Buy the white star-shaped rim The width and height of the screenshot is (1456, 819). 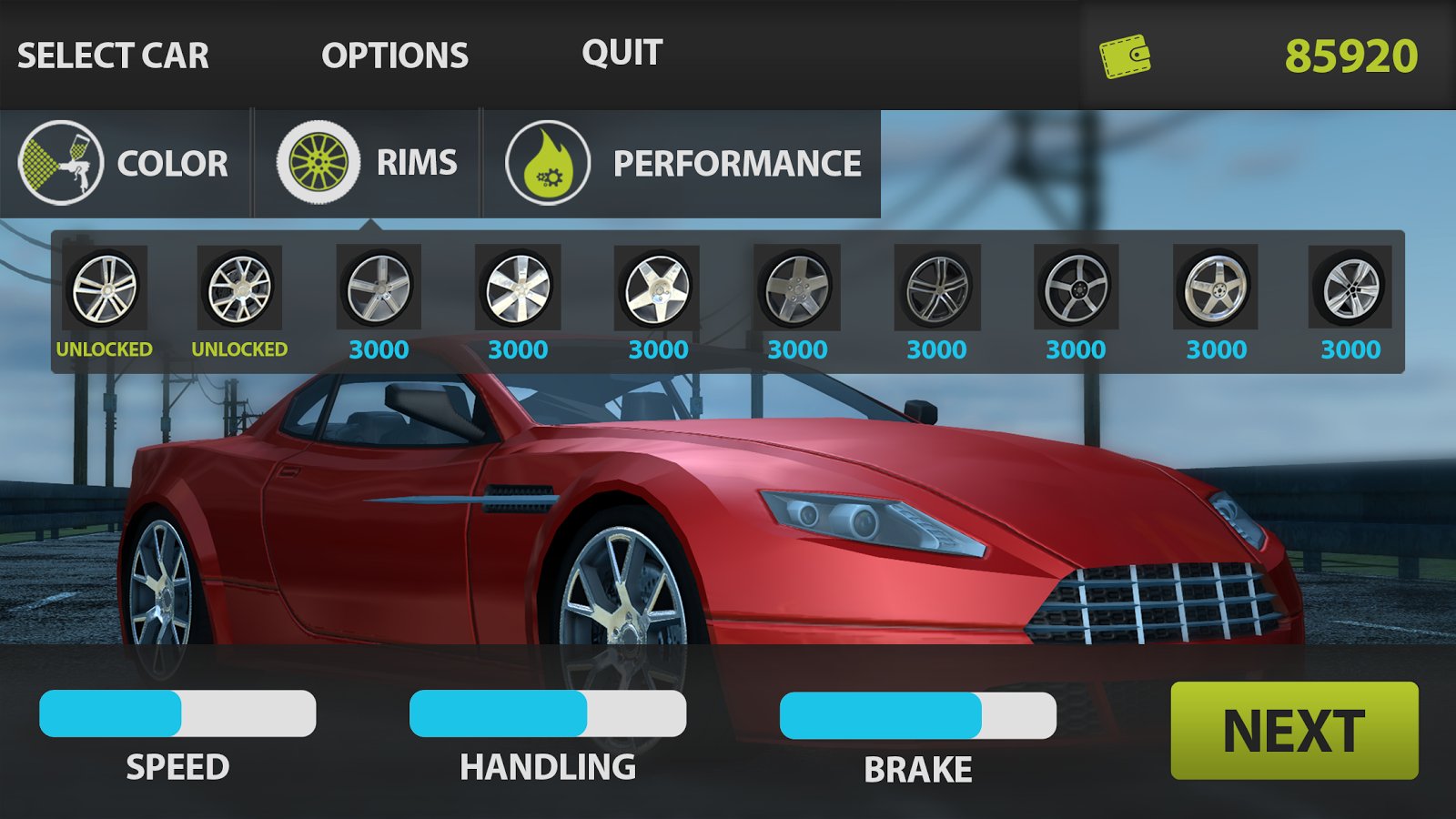[x=657, y=289]
